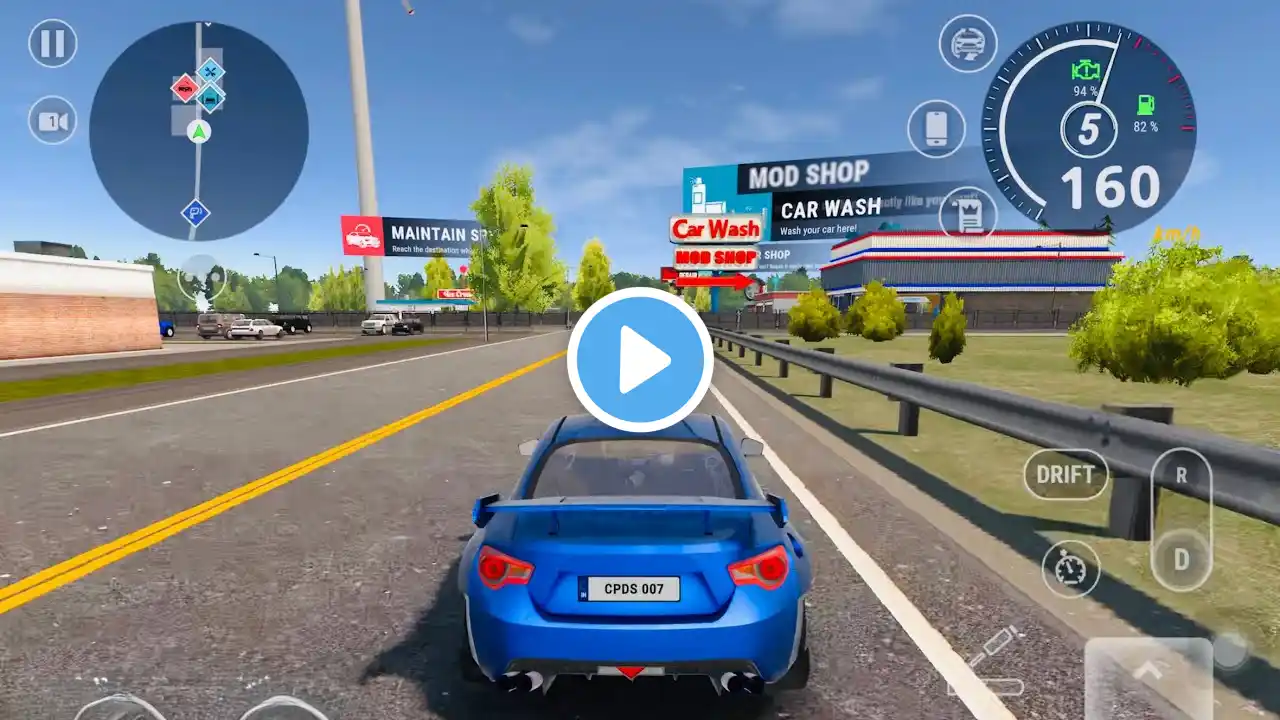The width and height of the screenshot is (1280, 720).
Task: Open the crowned document missions icon
Action: (968, 213)
